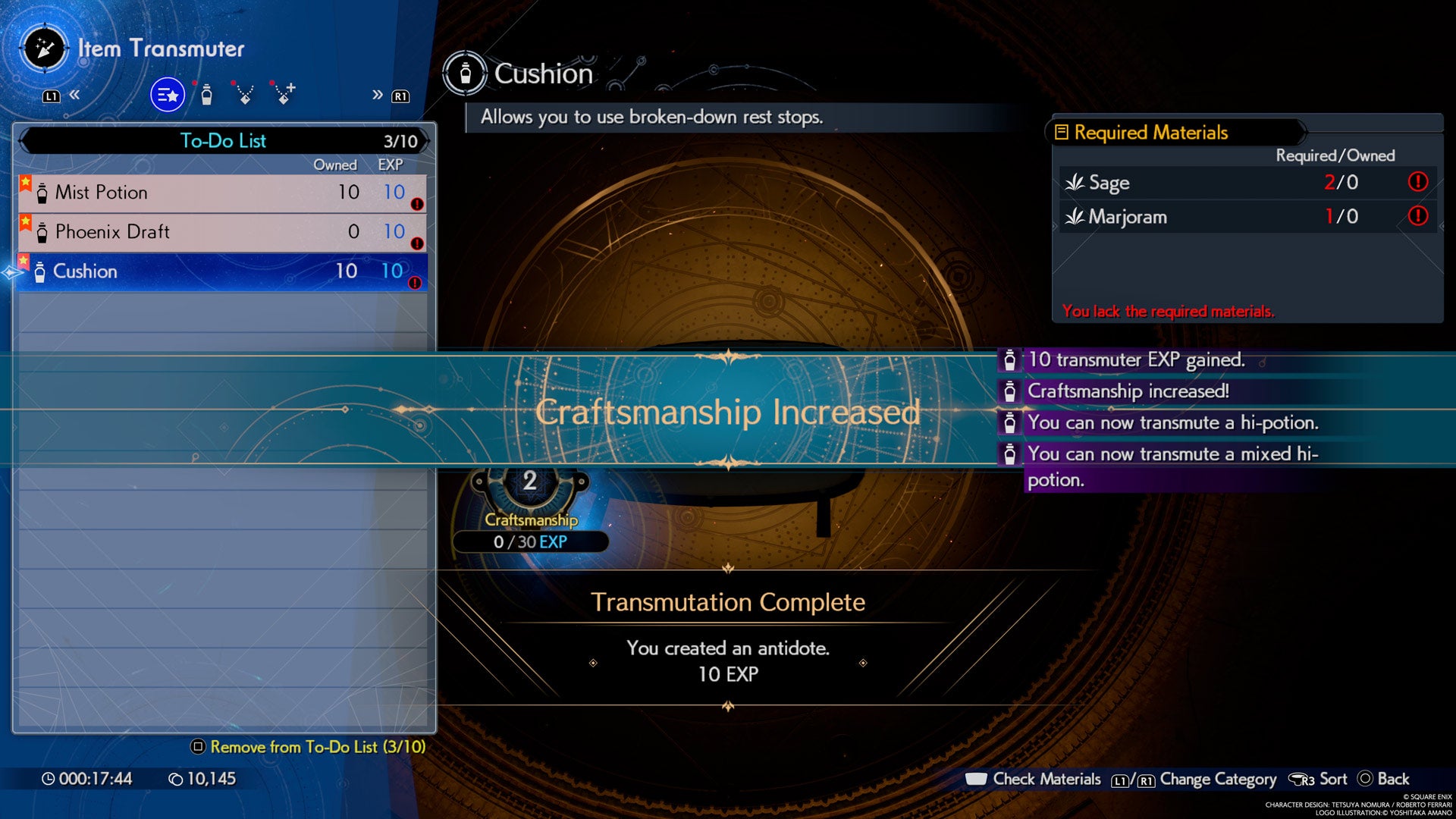The height and width of the screenshot is (819, 1456).
Task: Click the Marjoram leaf icon
Action: (x=1075, y=217)
